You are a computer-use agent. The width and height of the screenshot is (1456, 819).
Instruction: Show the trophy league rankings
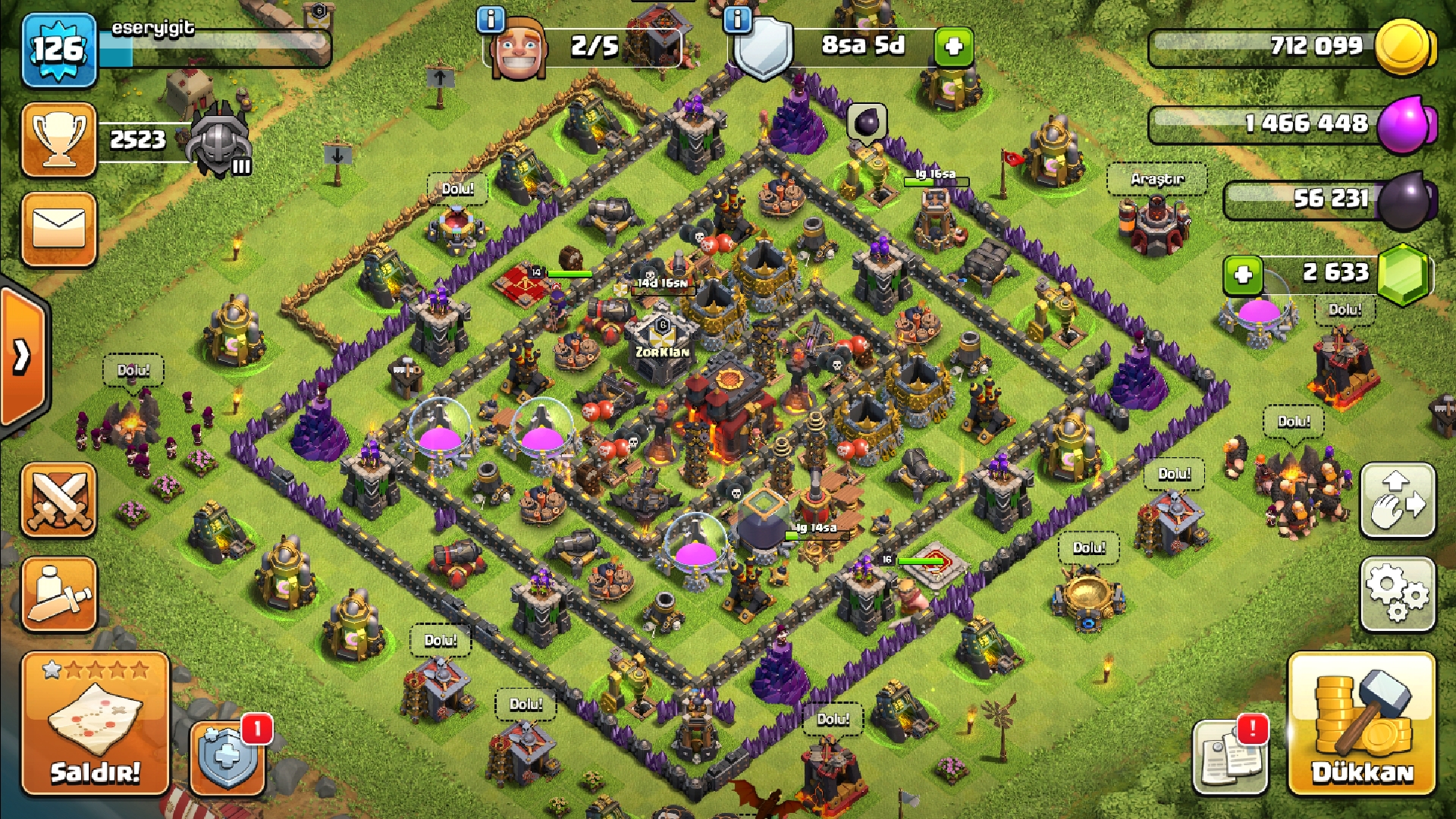[x=59, y=140]
